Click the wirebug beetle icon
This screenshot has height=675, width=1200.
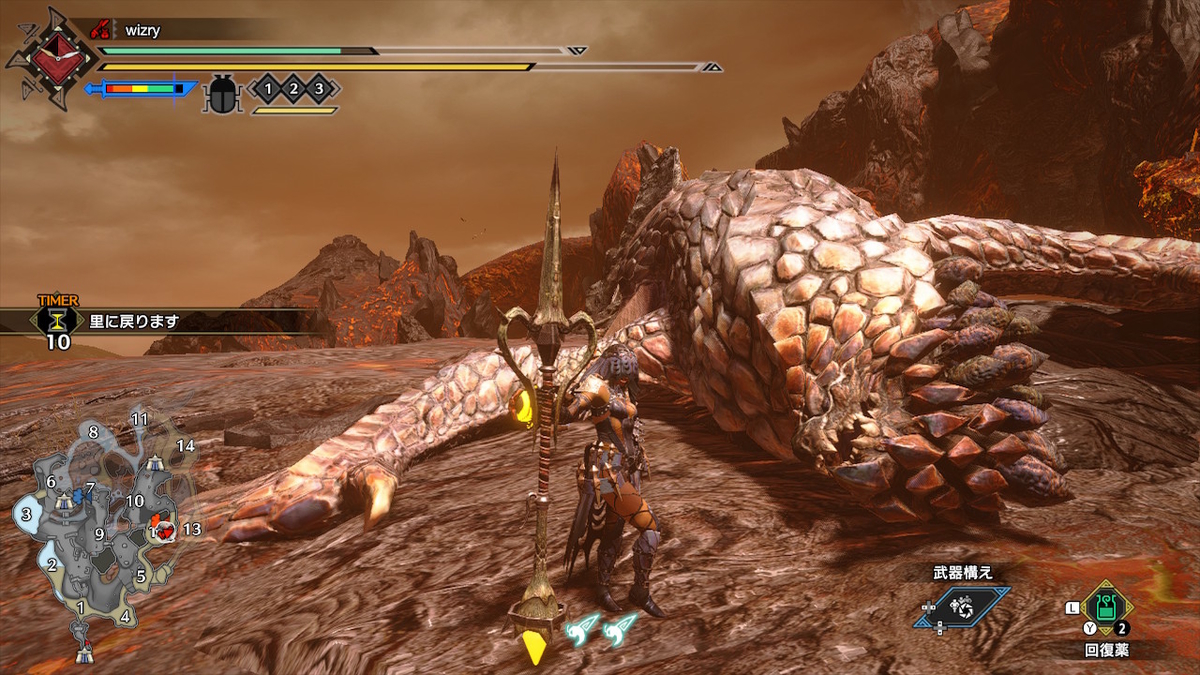coord(219,94)
